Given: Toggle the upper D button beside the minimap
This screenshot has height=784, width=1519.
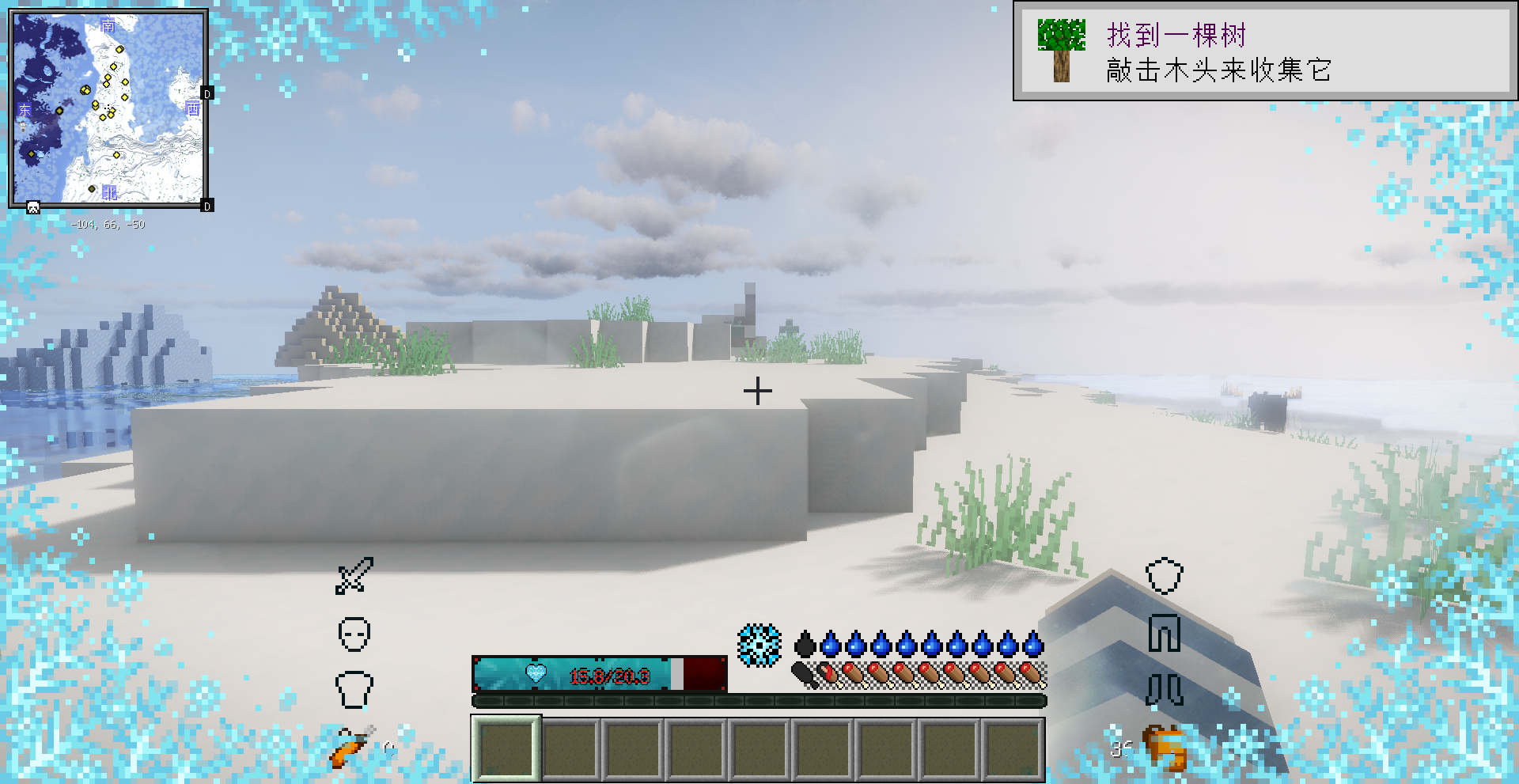Looking at the screenshot, I should coord(206,93).
